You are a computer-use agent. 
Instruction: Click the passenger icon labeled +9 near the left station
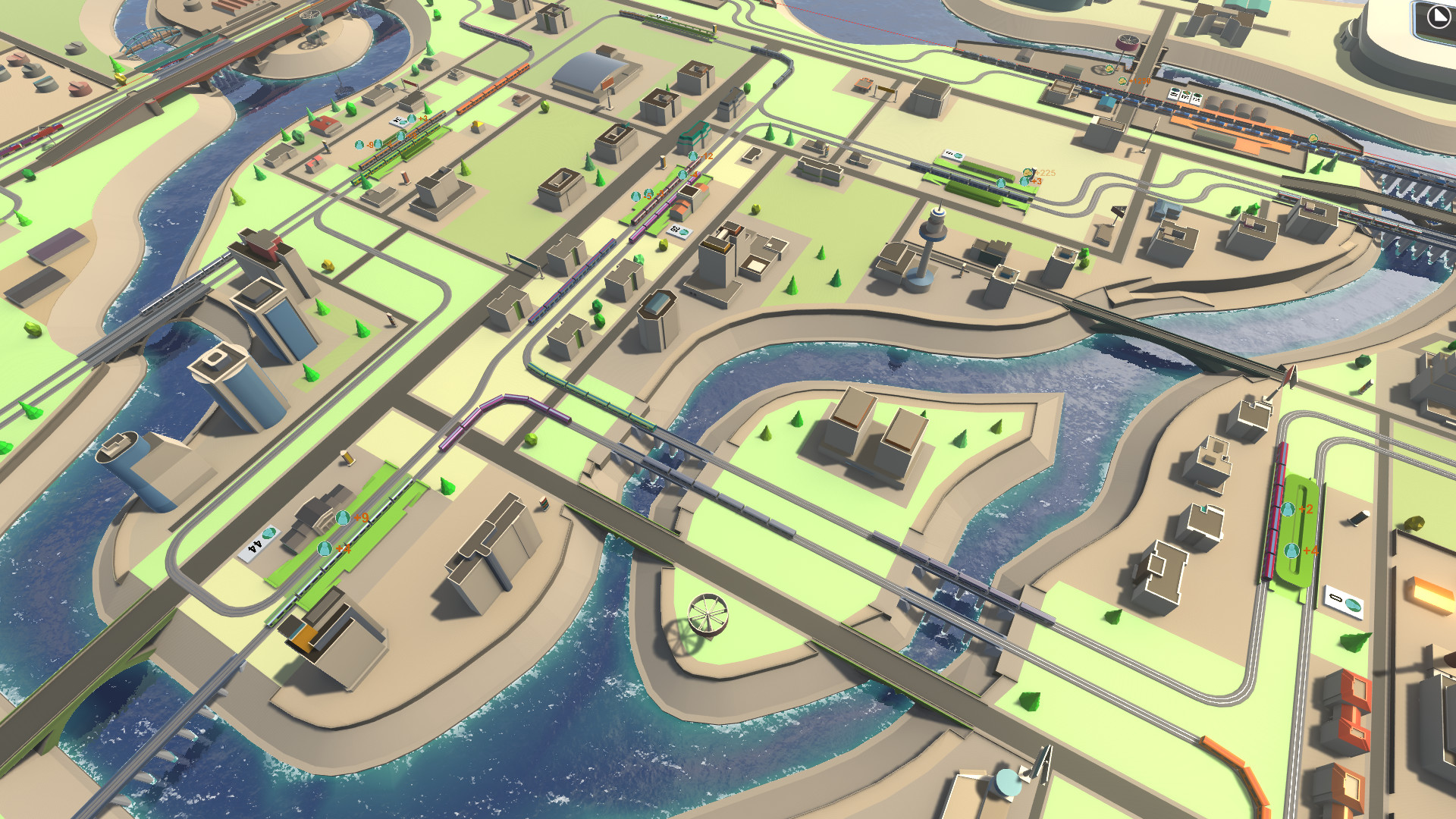click(x=343, y=518)
